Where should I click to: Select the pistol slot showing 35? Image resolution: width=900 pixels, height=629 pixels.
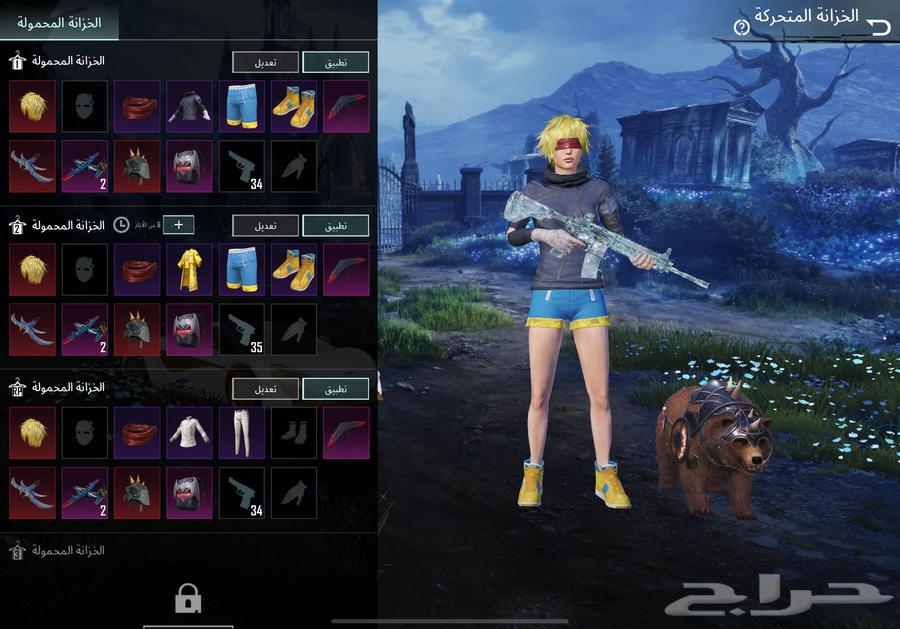[241, 330]
